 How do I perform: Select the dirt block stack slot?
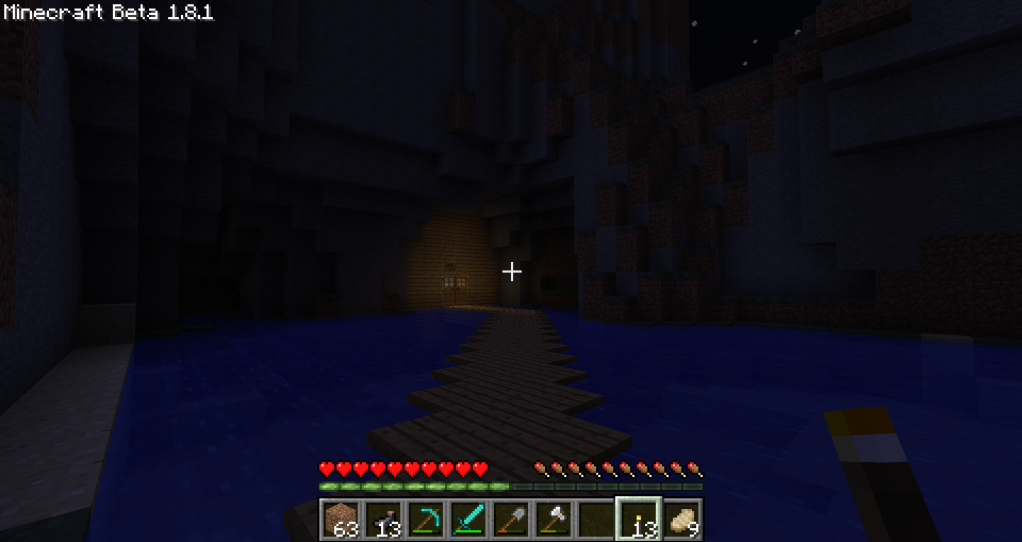(x=339, y=520)
